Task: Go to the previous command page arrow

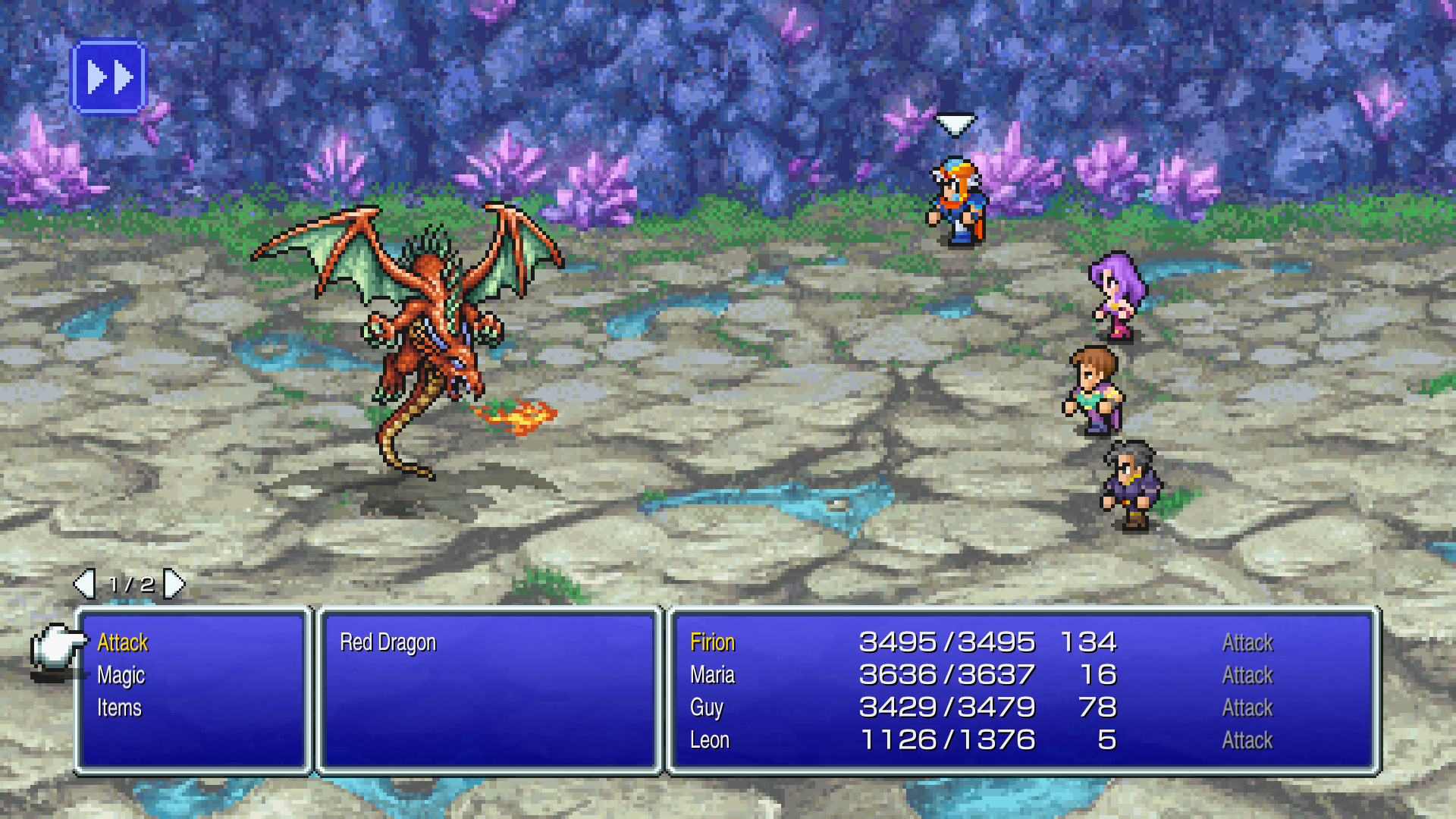Action: coord(83,584)
